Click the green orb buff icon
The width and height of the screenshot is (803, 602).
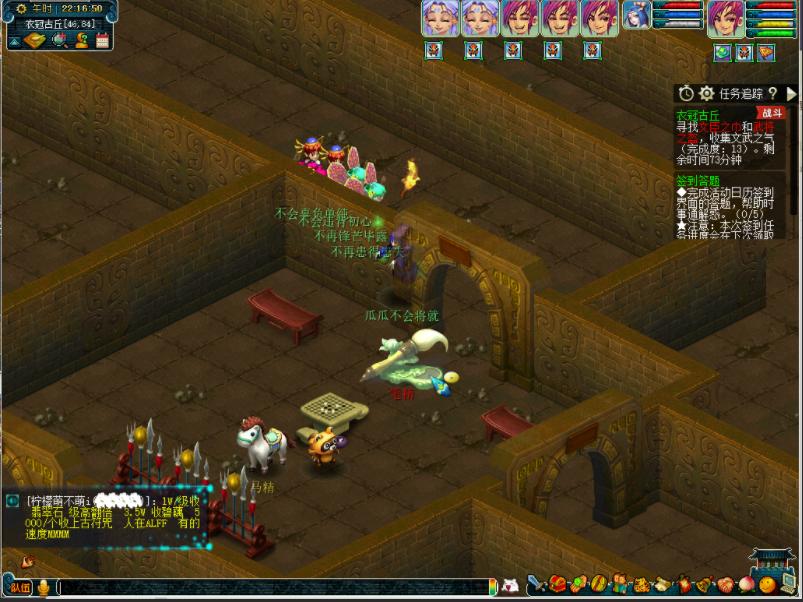pos(722,52)
